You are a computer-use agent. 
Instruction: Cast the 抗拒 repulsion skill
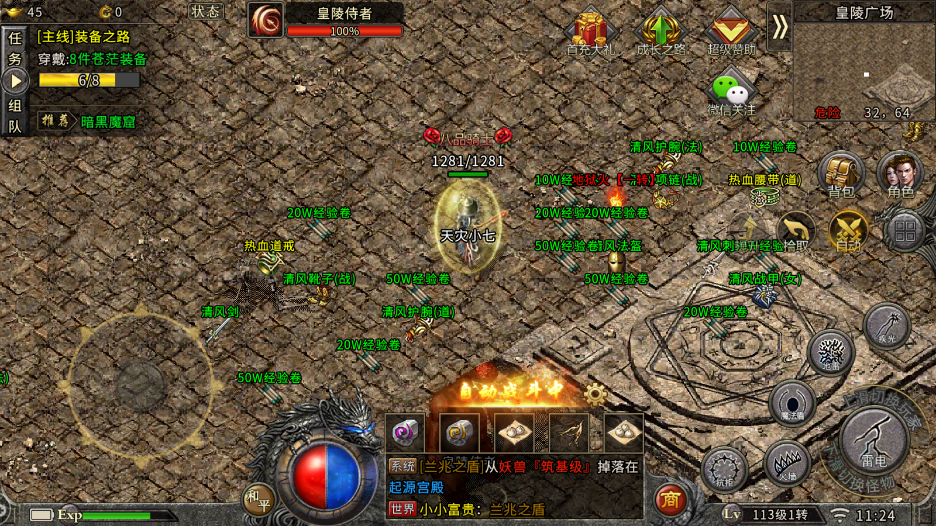(x=724, y=470)
